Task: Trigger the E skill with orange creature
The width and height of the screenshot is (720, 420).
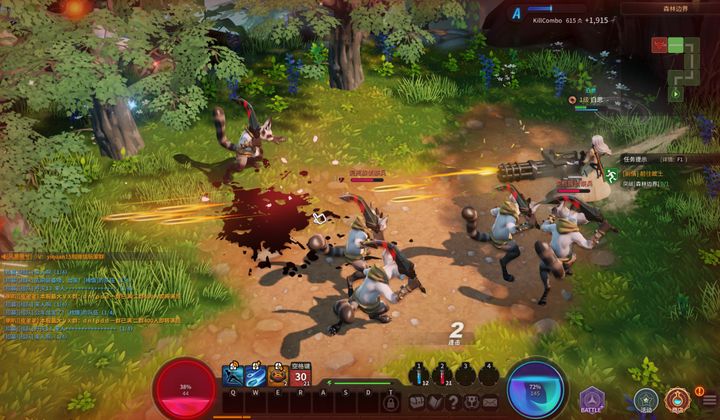Action: pos(278,376)
